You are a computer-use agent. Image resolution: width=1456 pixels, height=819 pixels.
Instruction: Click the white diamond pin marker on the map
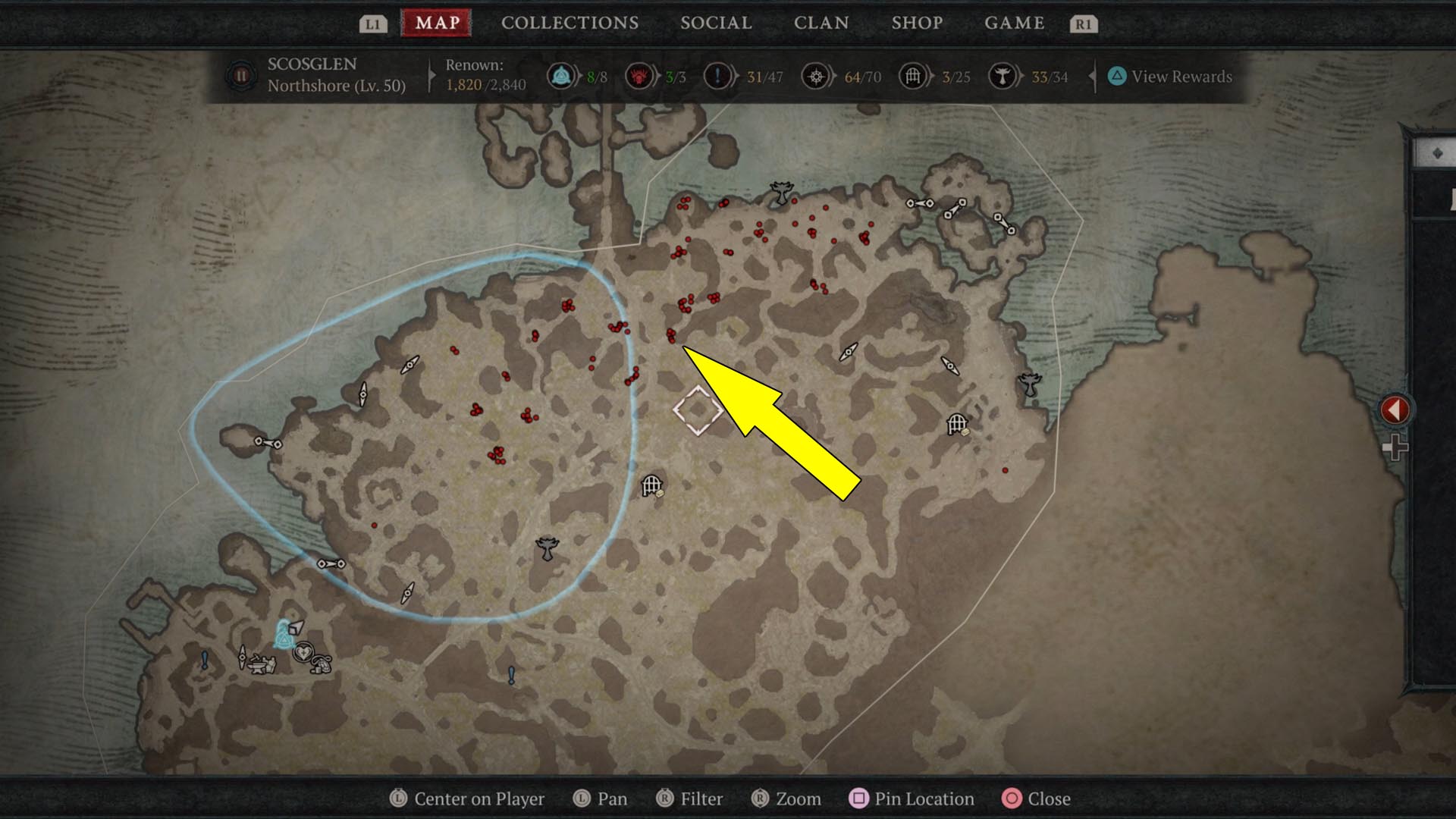click(x=698, y=410)
